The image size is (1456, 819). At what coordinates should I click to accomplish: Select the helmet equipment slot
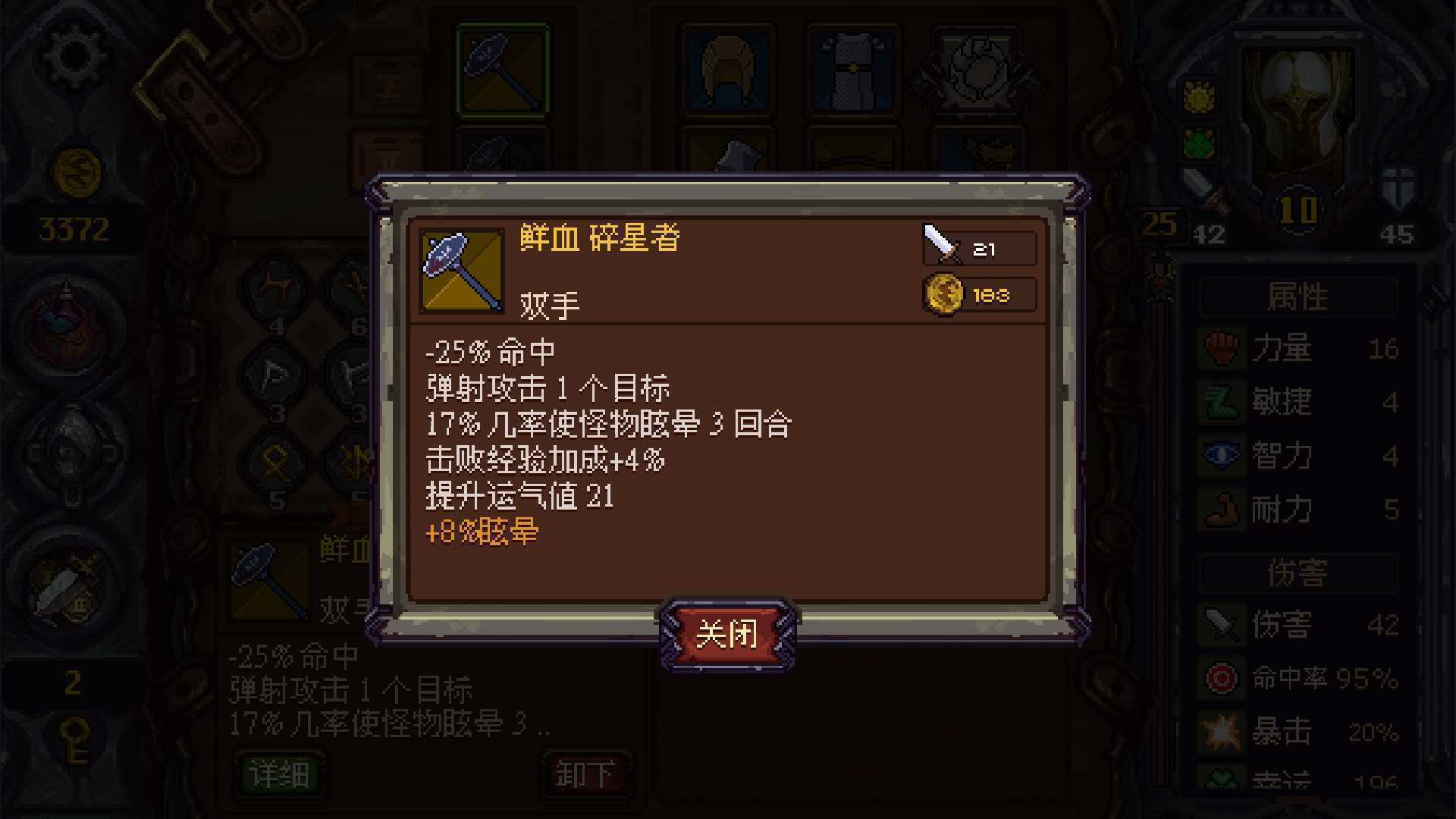[x=728, y=68]
